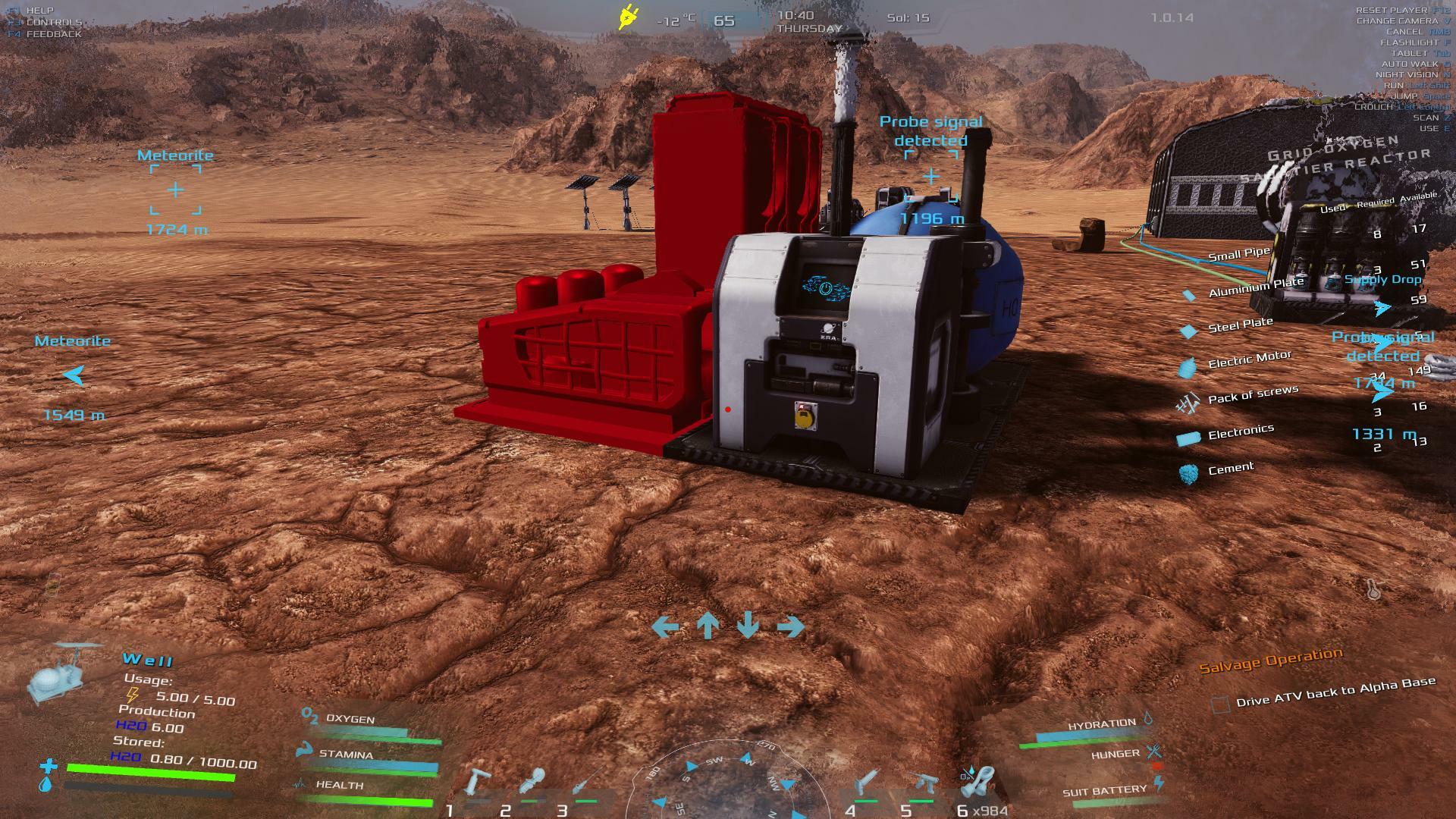
Task: Select the Cement material row
Action: point(1230,469)
